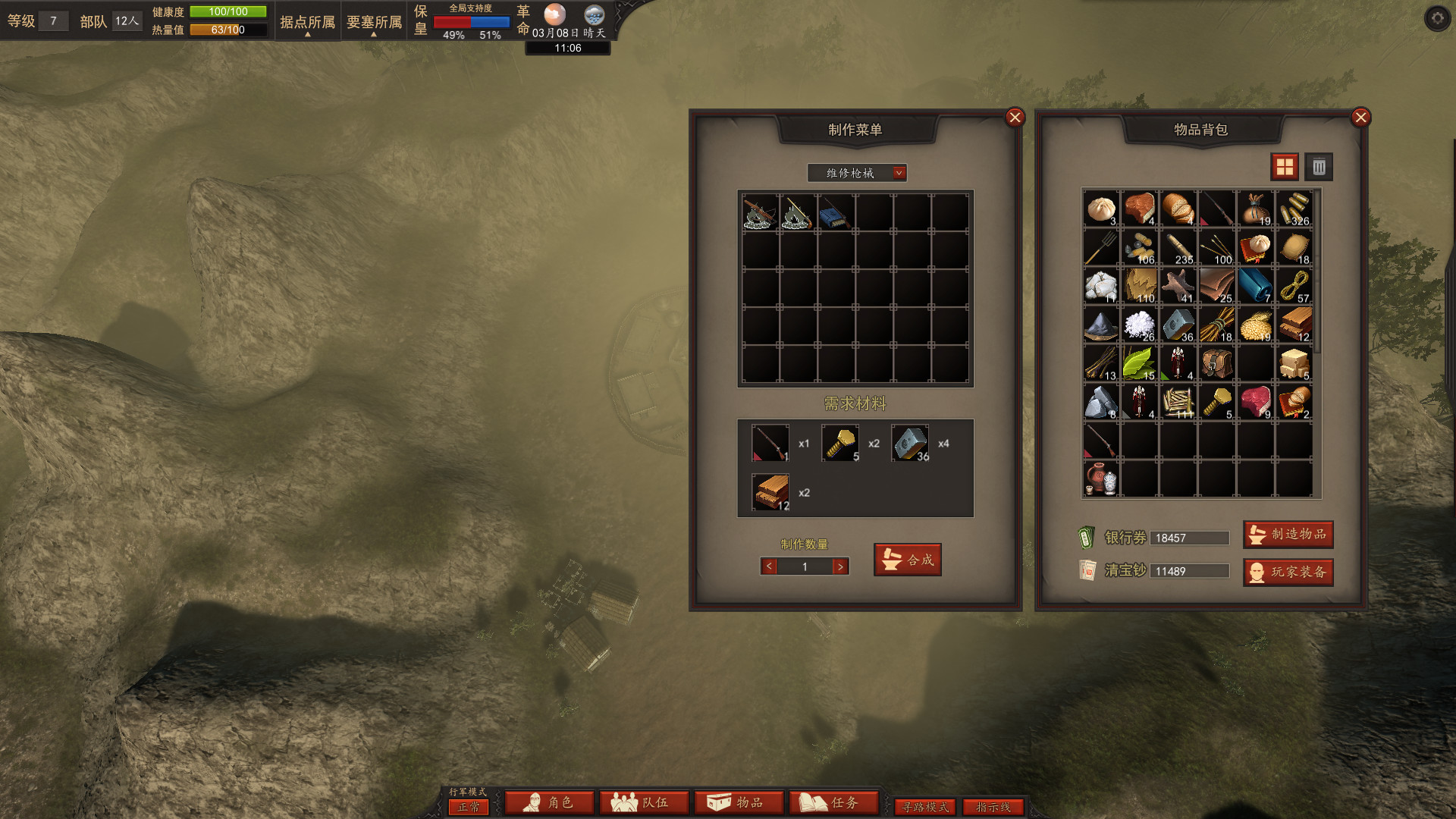1456x819 pixels.
Task: Open the 维修枪械 category dropdown
Action: click(x=855, y=173)
